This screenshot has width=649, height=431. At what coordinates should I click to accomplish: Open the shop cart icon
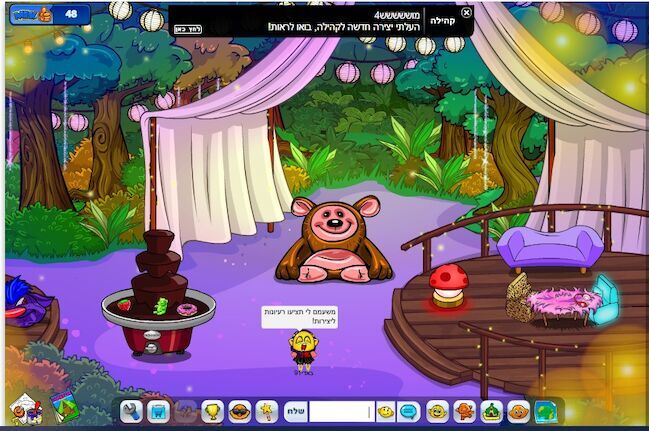click(158, 411)
